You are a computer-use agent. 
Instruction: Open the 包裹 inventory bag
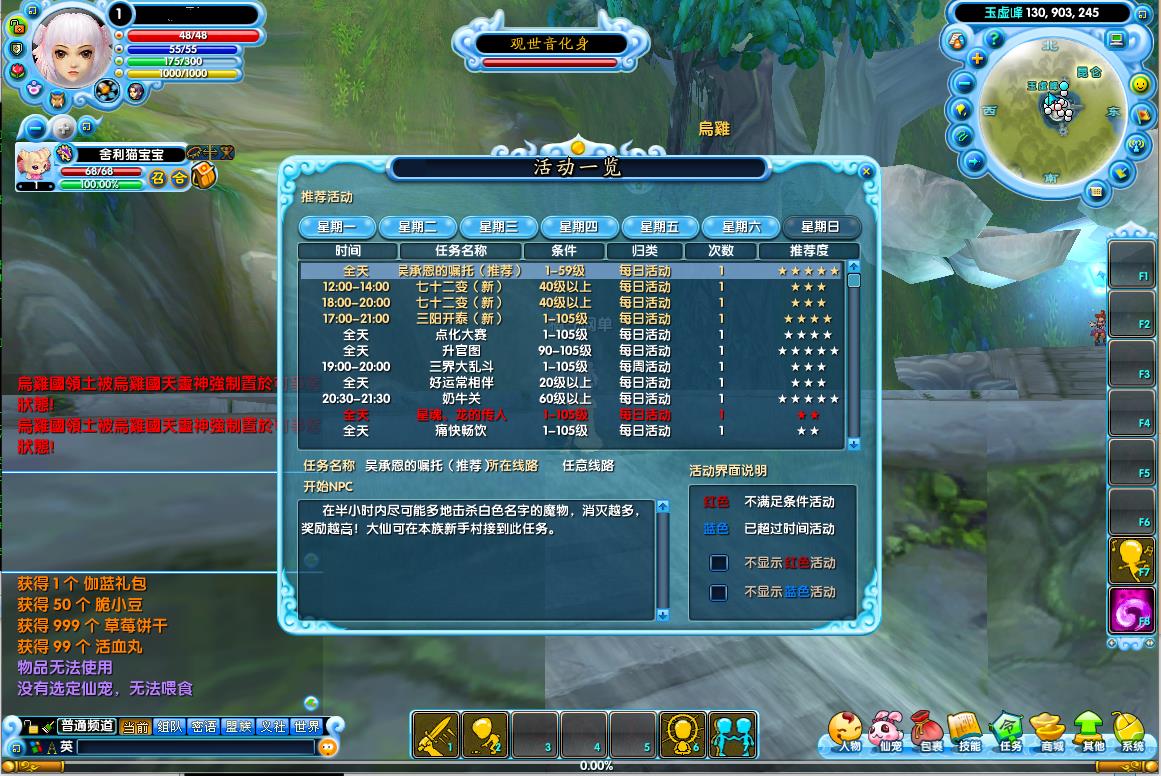[x=930, y=731]
